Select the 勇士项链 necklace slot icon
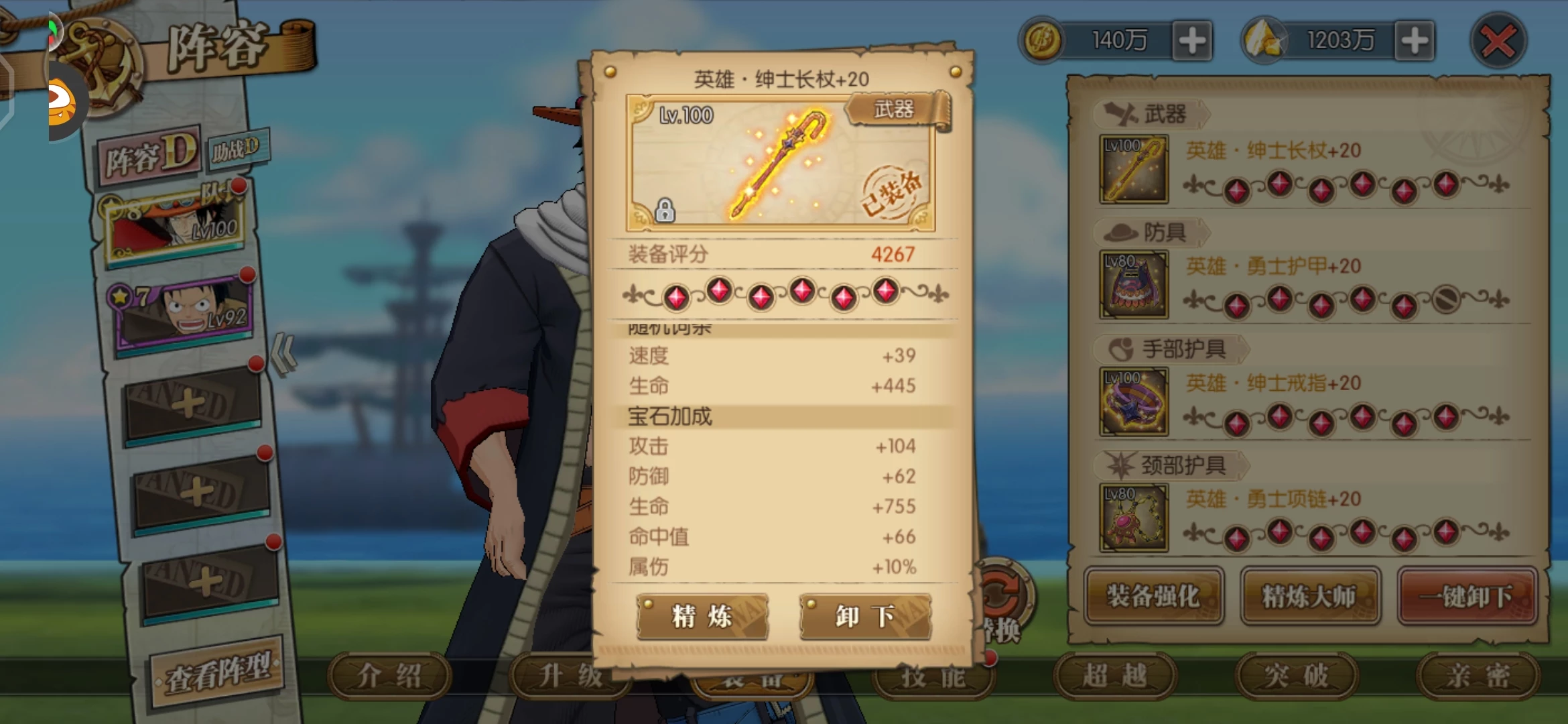The width and height of the screenshot is (1568, 724). (x=1134, y=518)
